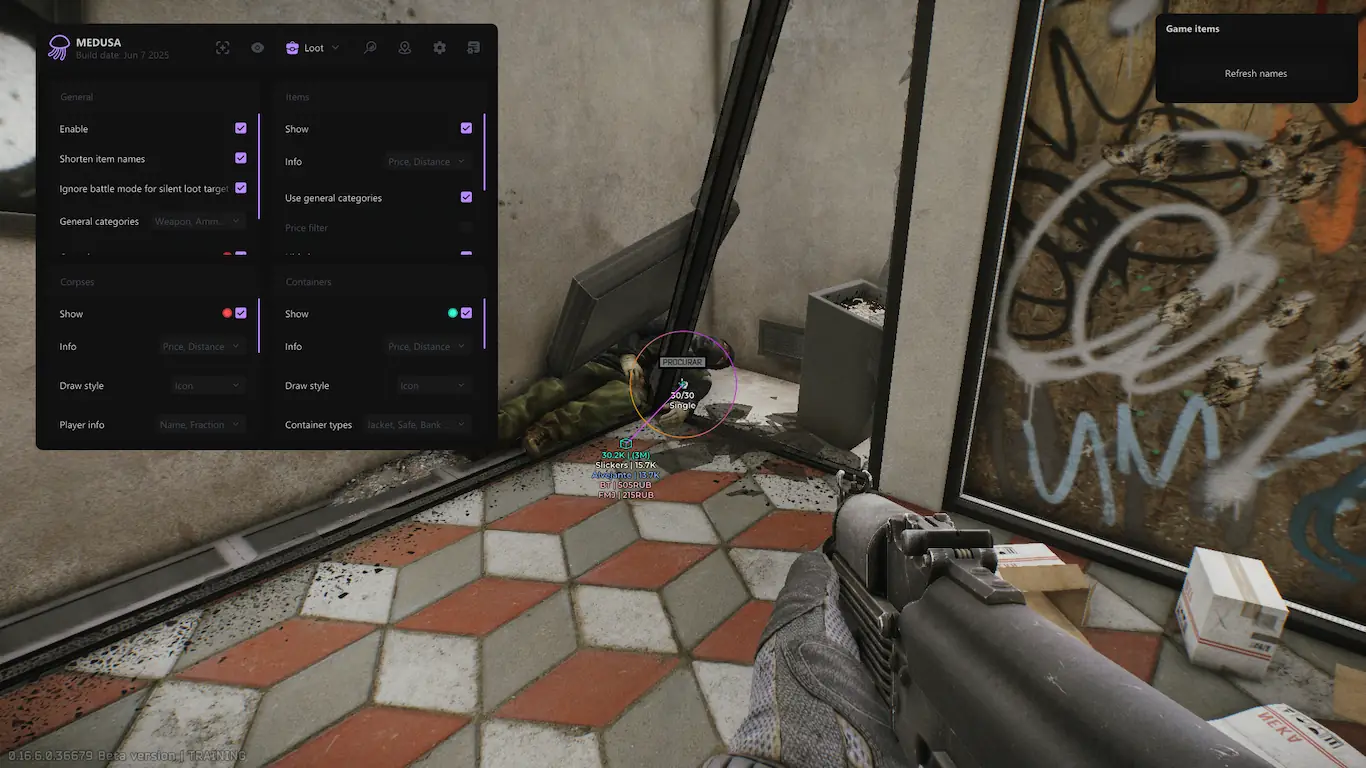Open the Container types dropdown
Image resolution: width=1366 pixels, height=768 pixels.
click(x=417, y=425)
